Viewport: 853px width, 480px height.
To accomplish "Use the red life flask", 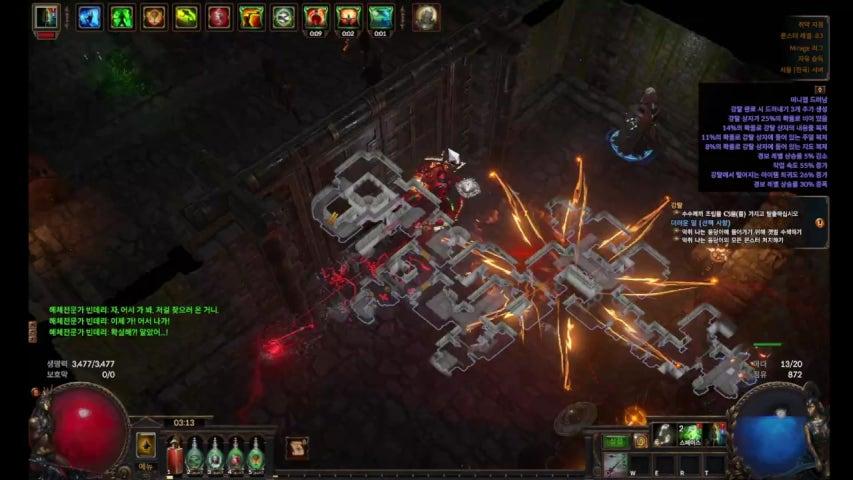I will pos(172,454).
